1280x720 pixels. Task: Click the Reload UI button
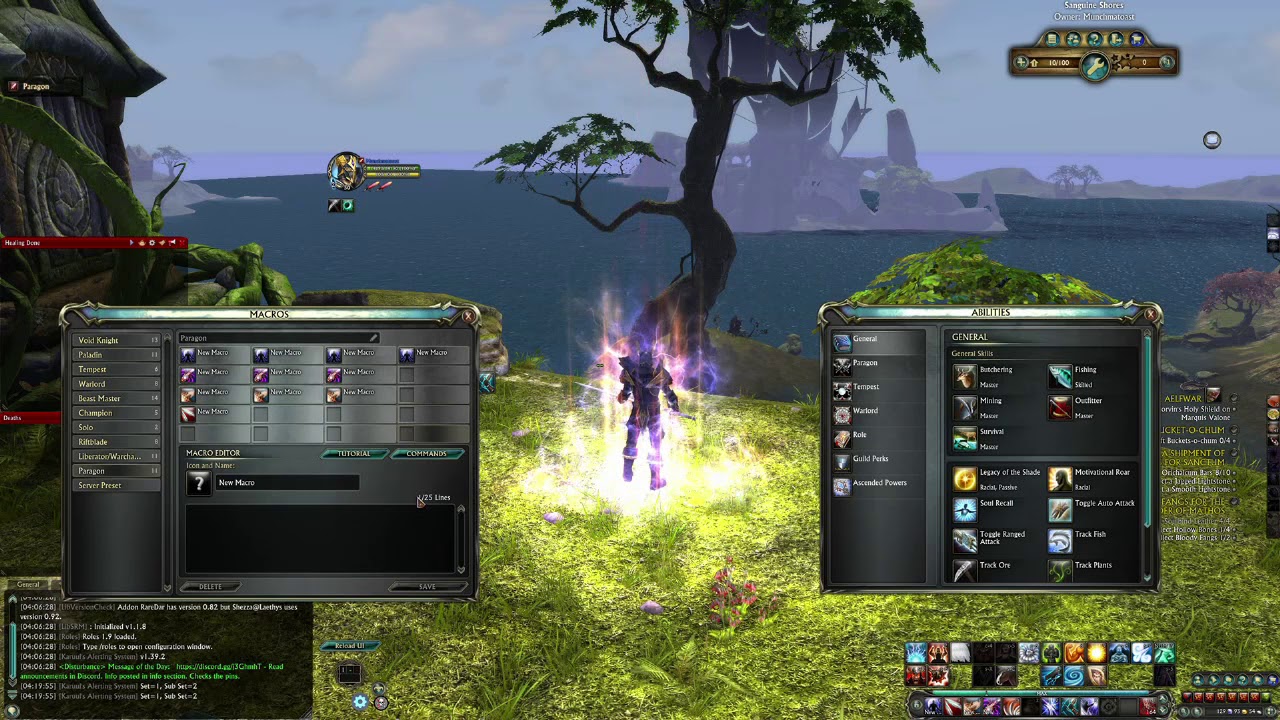coord(348,646)
